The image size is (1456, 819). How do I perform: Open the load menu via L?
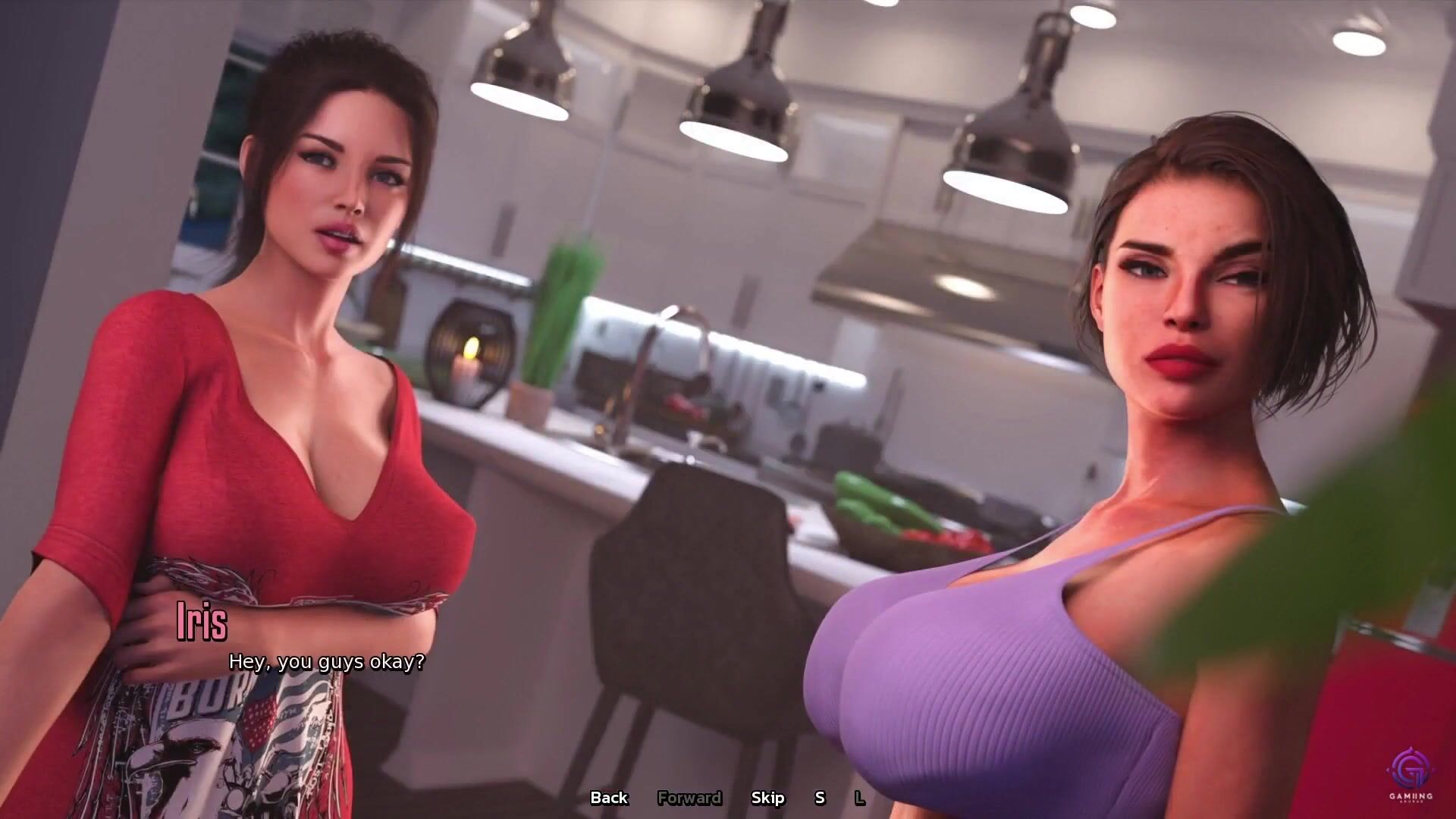[859, 798]
